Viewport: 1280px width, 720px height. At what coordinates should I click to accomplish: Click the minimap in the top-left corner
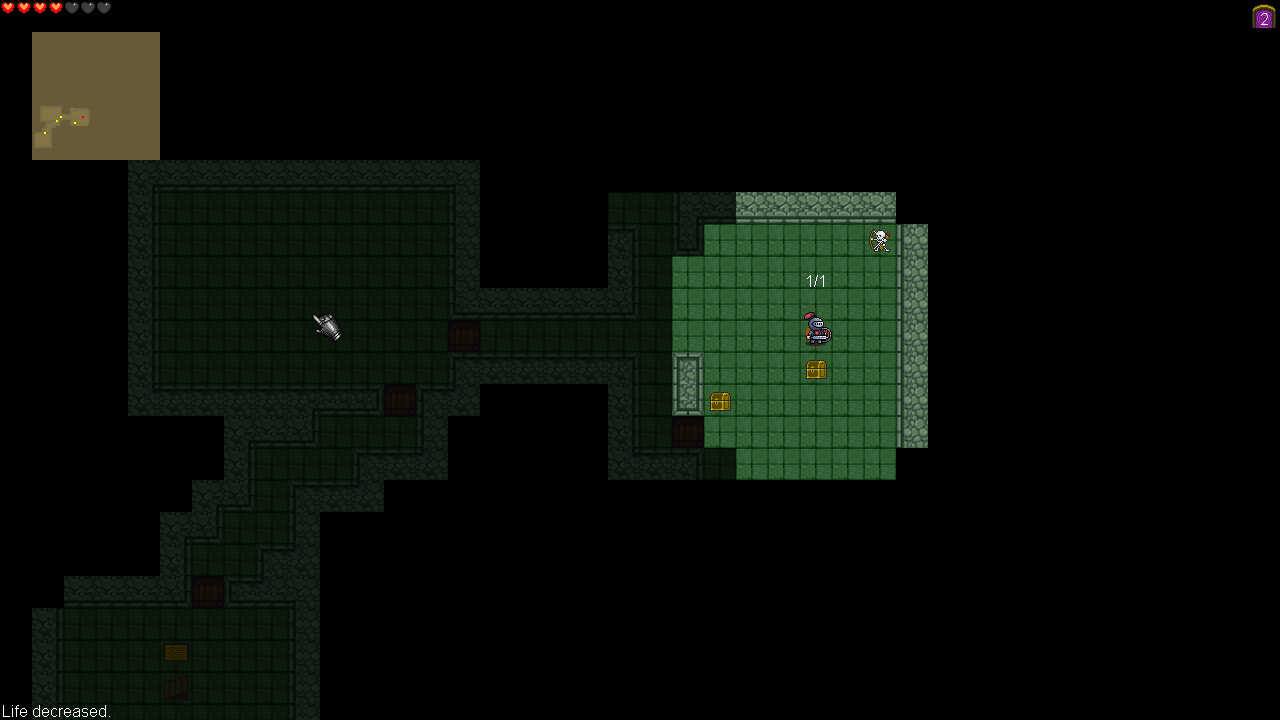[x=95, y=95]
